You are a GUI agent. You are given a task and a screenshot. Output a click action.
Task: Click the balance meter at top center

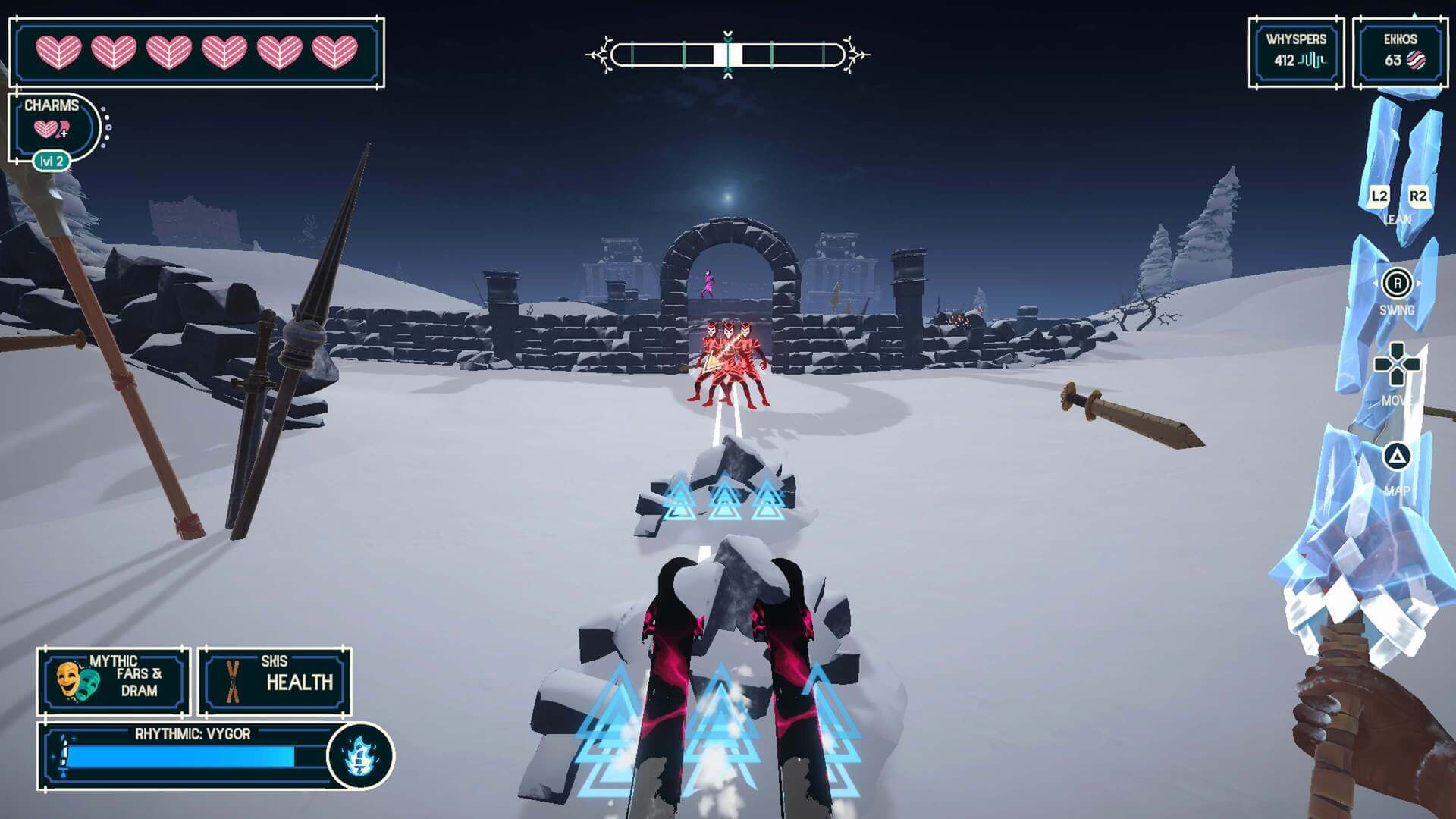[728, 53]
